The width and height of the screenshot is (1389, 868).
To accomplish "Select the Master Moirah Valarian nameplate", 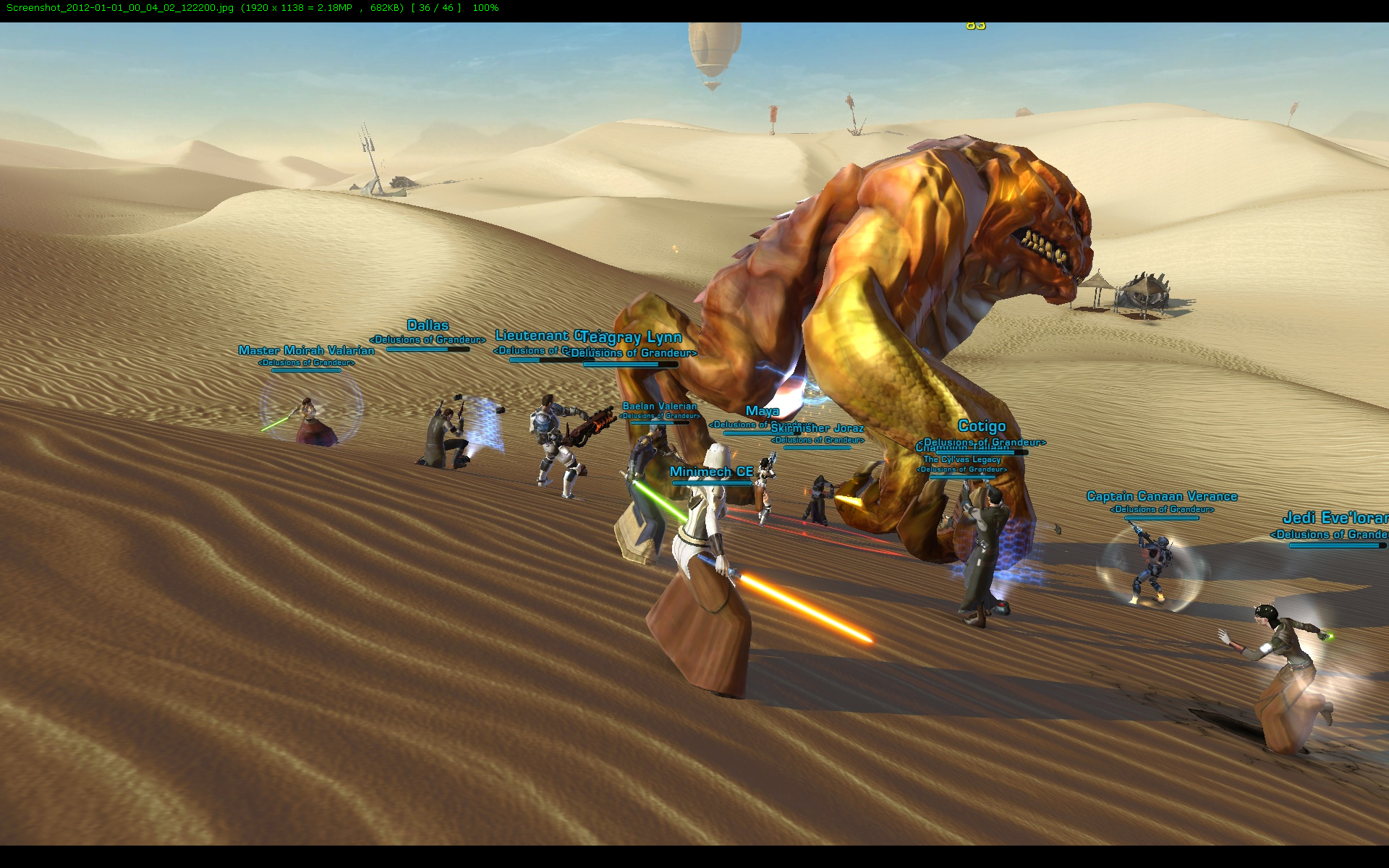I will (x=306, y=351).
